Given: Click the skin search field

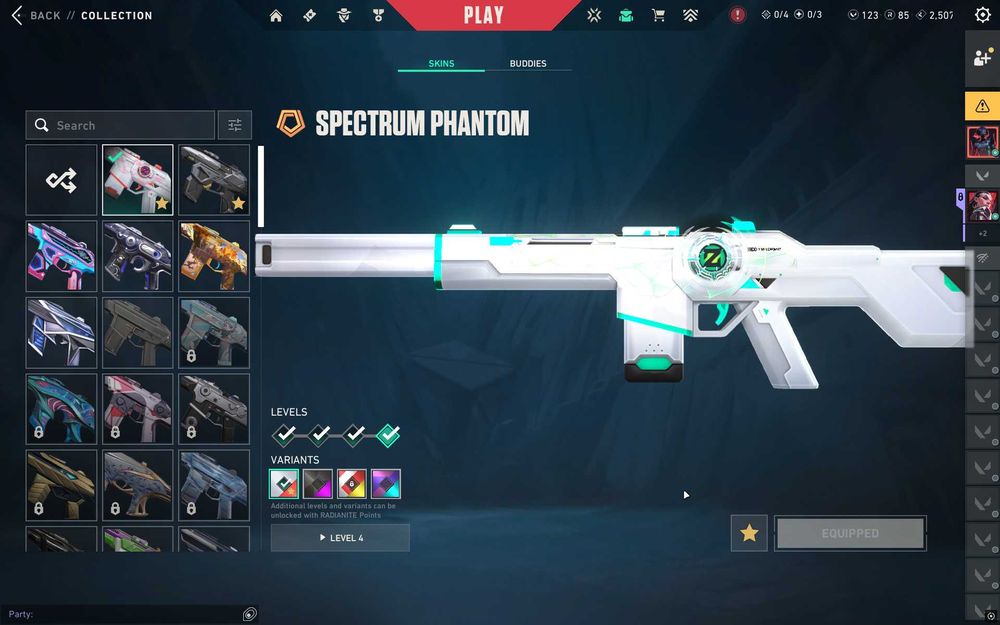Looking at the screenshot, I should 120,125.
